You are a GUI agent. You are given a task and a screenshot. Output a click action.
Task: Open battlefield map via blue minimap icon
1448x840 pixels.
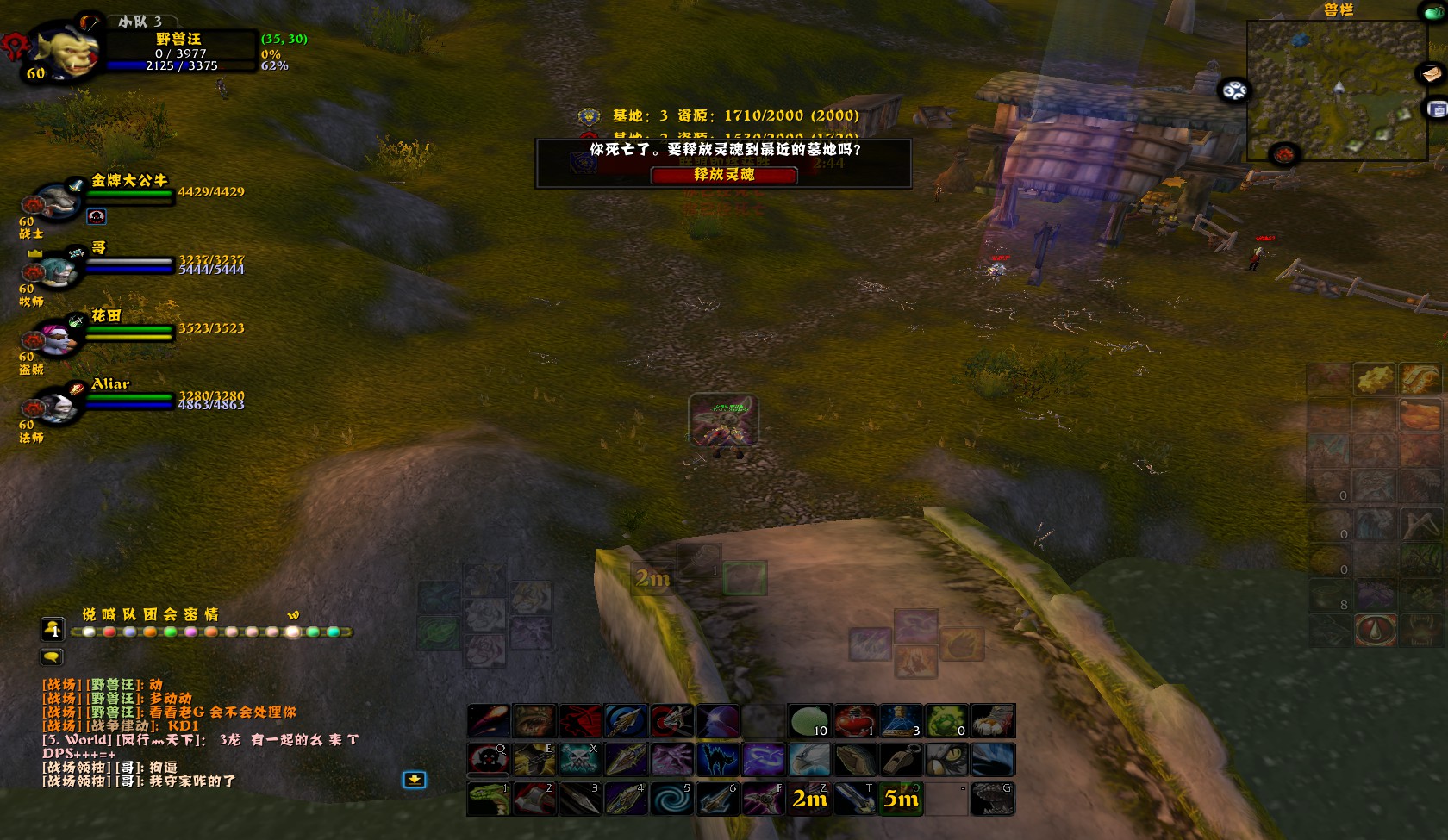(1436, 109)
